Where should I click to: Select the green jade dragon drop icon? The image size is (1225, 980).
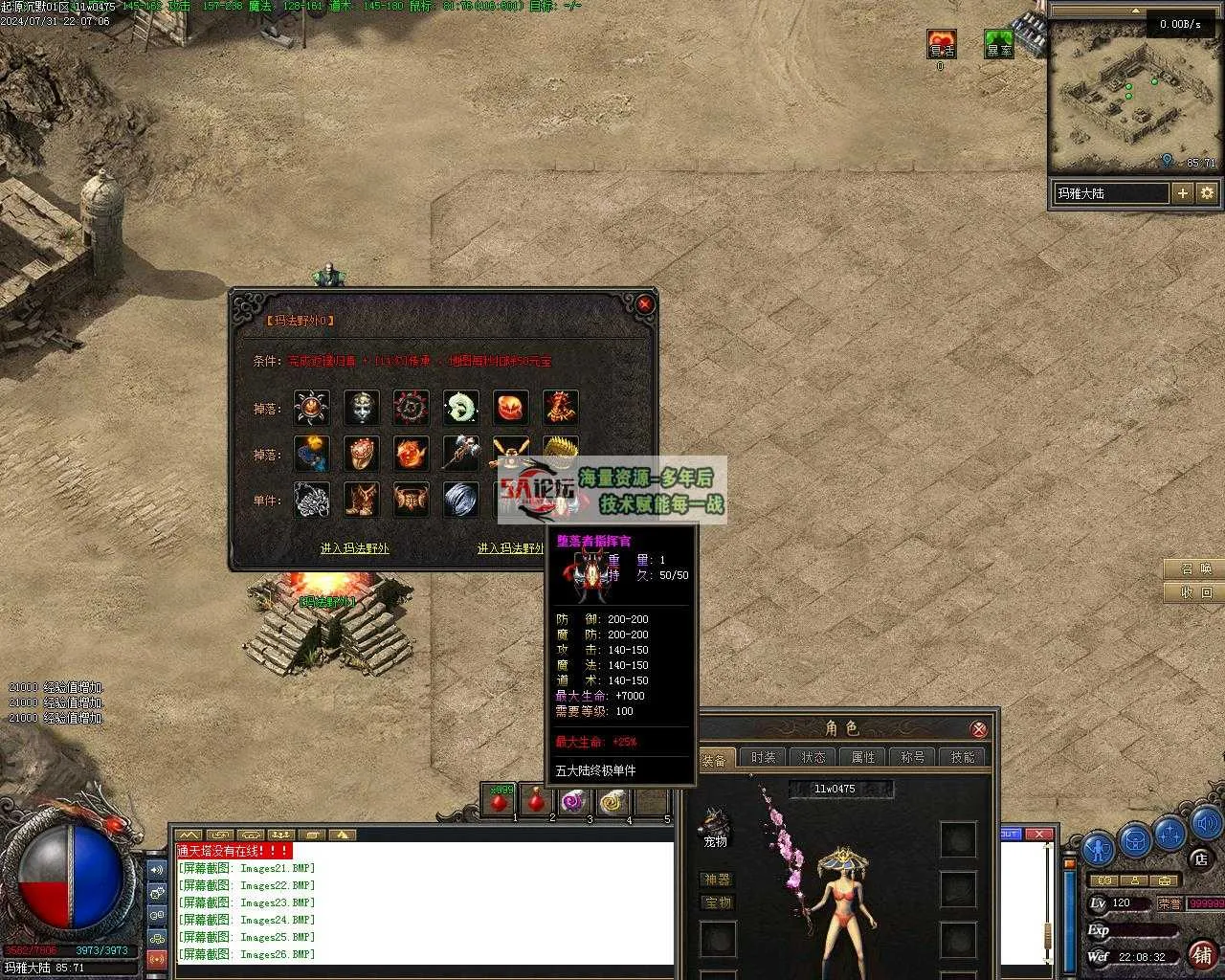tap(461, 408)
